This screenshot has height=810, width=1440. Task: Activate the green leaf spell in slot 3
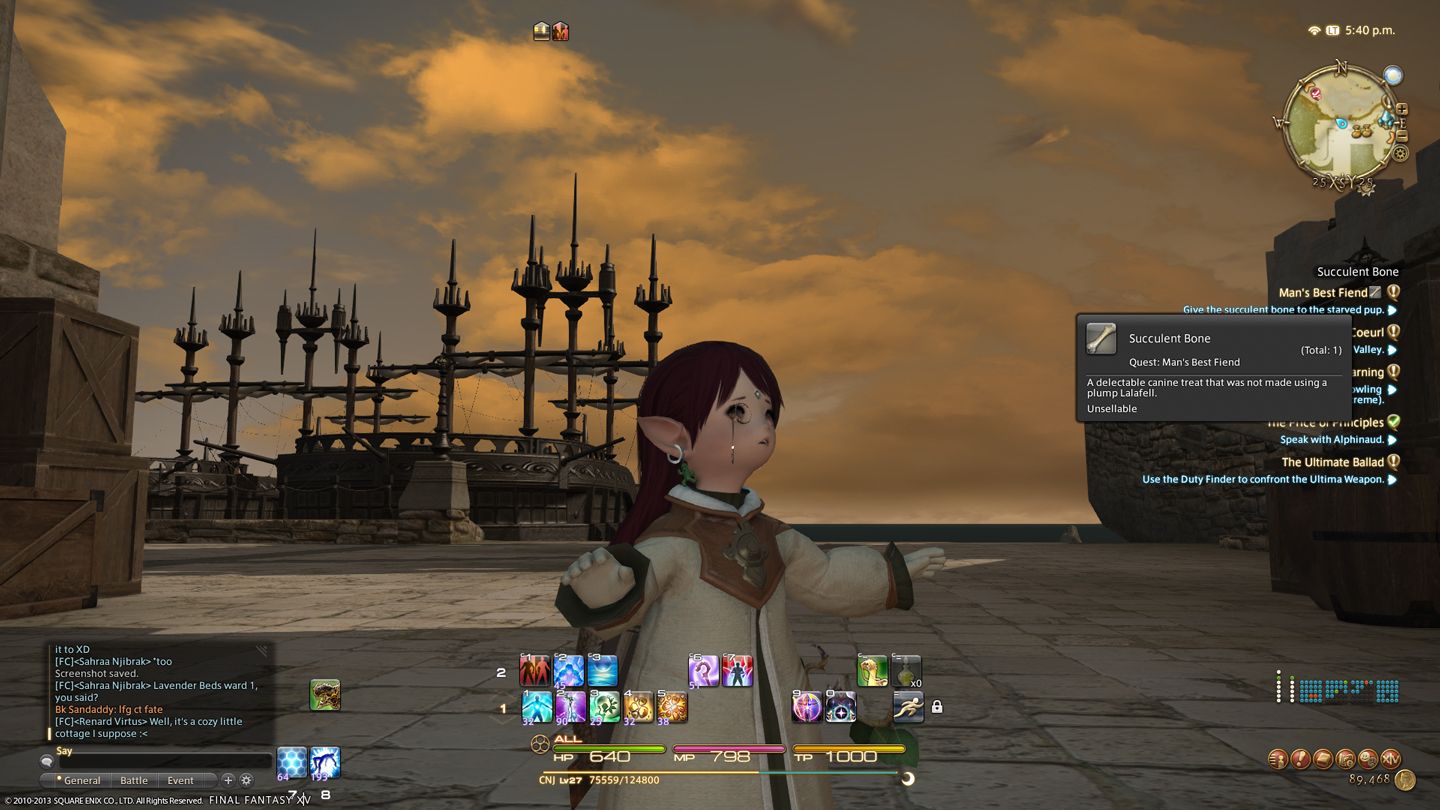(x=604, y=706)
